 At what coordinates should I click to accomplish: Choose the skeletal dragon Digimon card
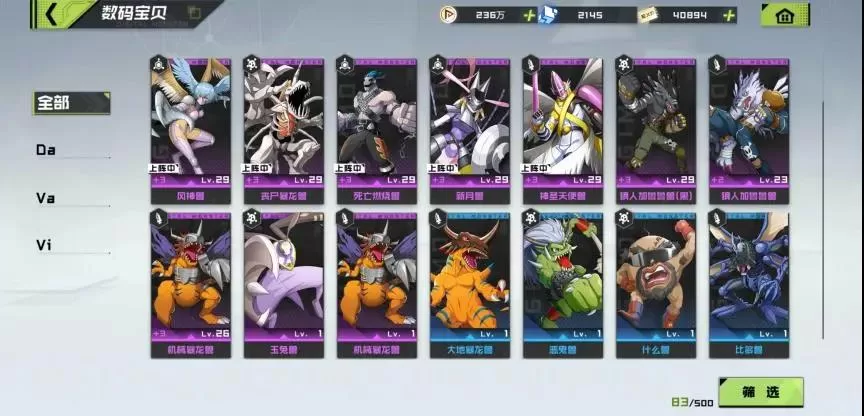[x=283, y=120]
